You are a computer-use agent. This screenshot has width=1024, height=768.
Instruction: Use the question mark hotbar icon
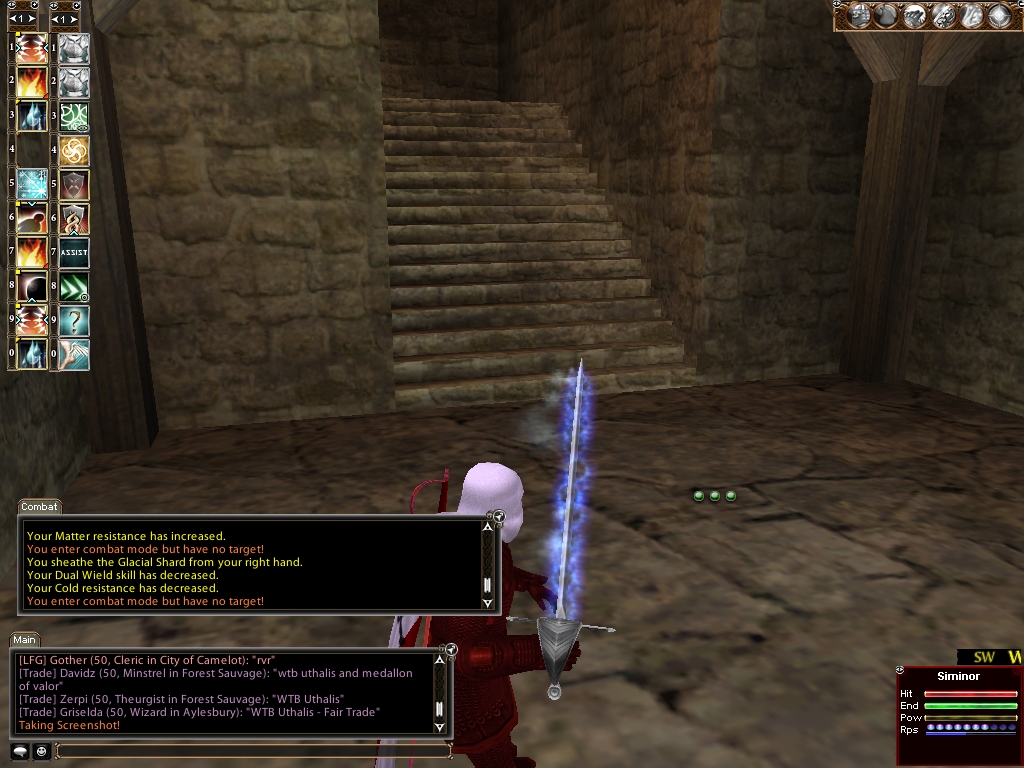[x=74, y=321]
